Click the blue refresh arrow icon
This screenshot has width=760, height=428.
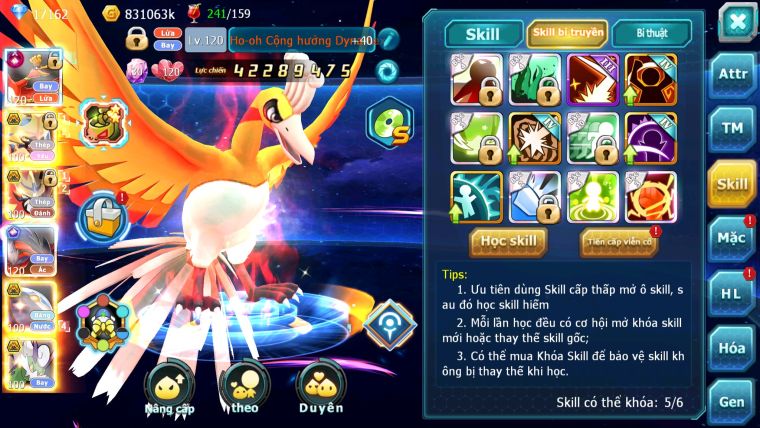(x=387, y=70)
